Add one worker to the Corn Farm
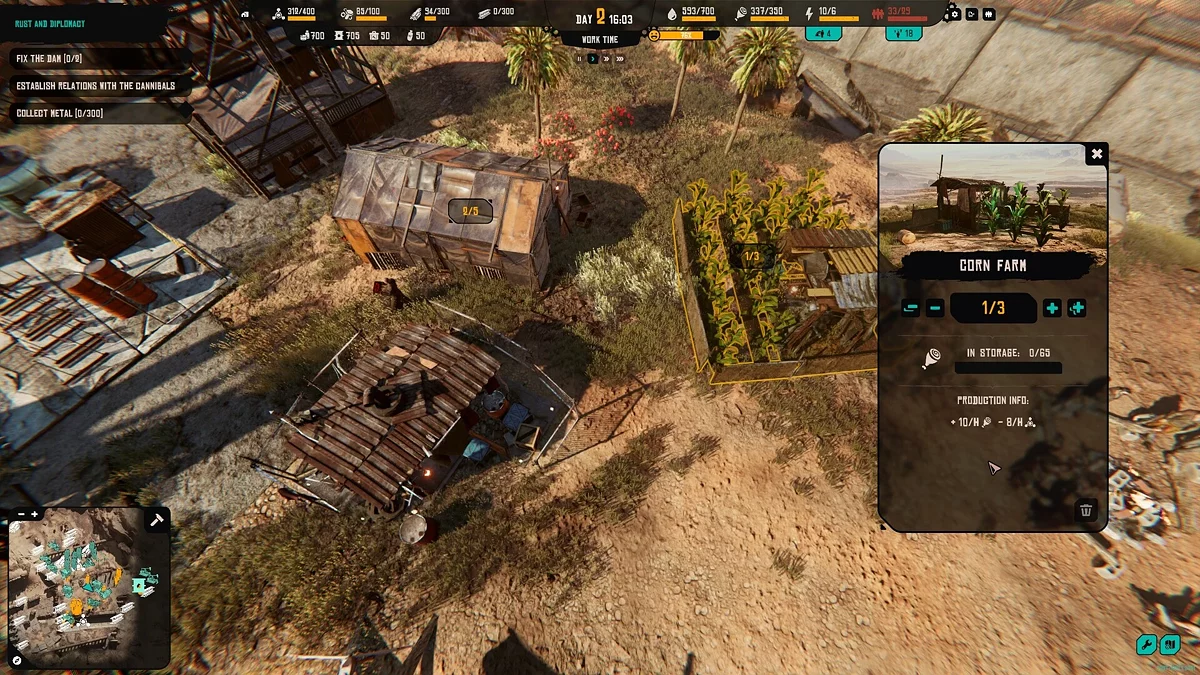 (x=1052, y=308)
